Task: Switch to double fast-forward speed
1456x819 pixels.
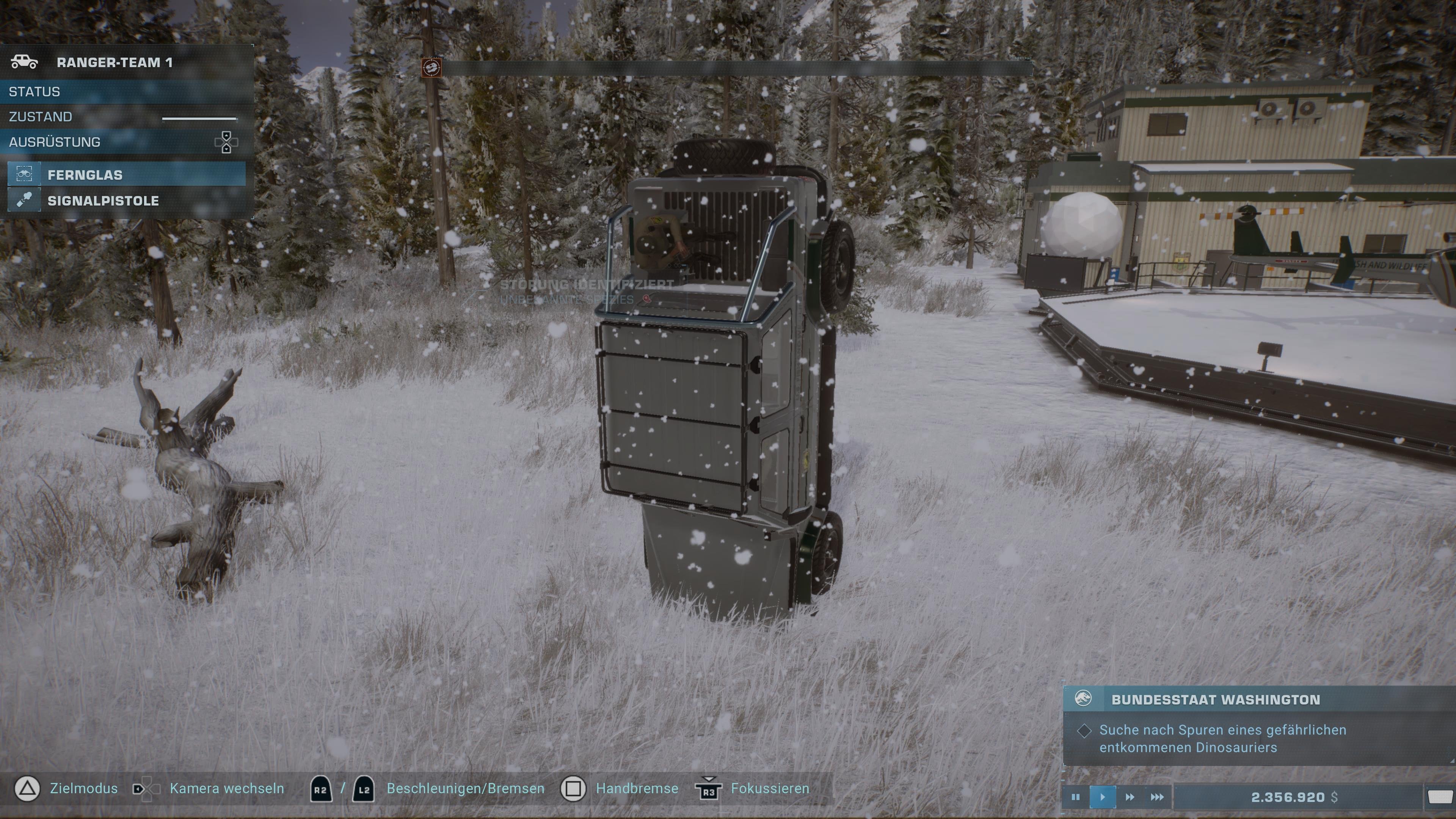Action: pyautogui.click(x=1129, y=797)
